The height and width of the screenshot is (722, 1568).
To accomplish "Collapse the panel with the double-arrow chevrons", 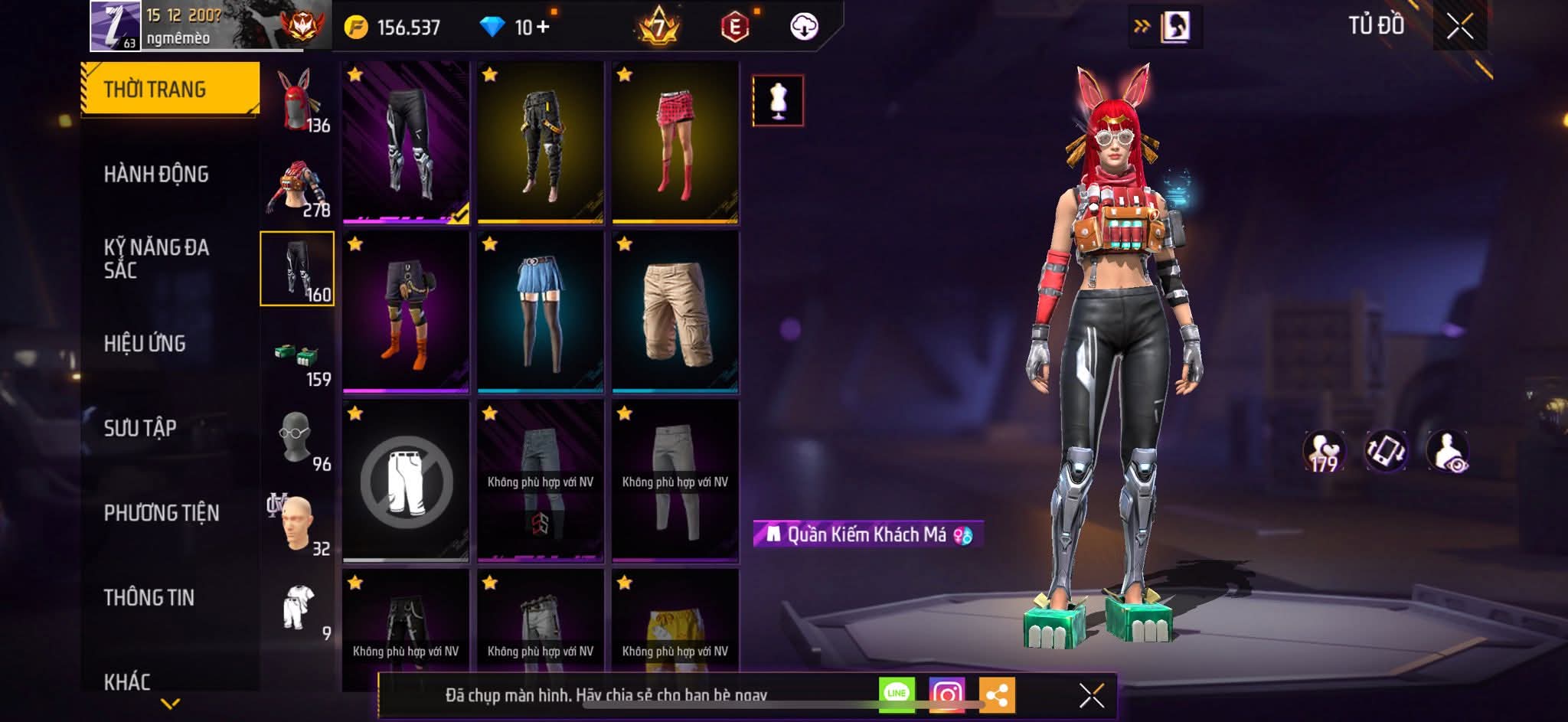I will (1140, 25).
